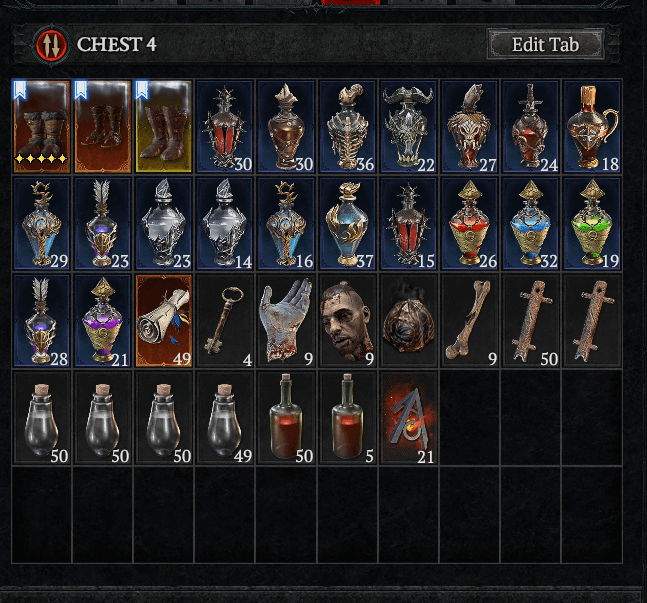
Task: Click the scroll stack of 49
Action: tap(164, 320)
